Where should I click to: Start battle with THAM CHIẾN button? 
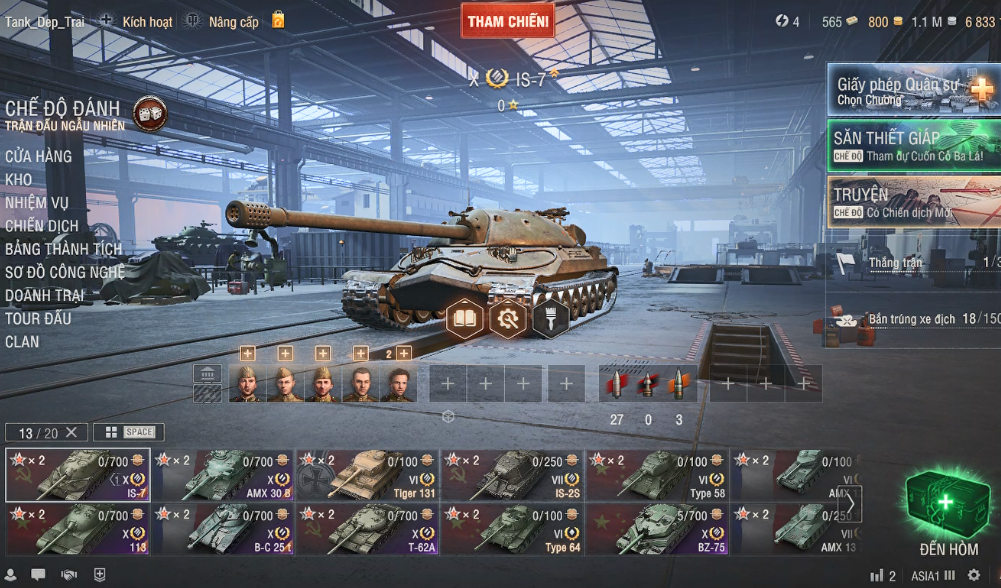507,21
